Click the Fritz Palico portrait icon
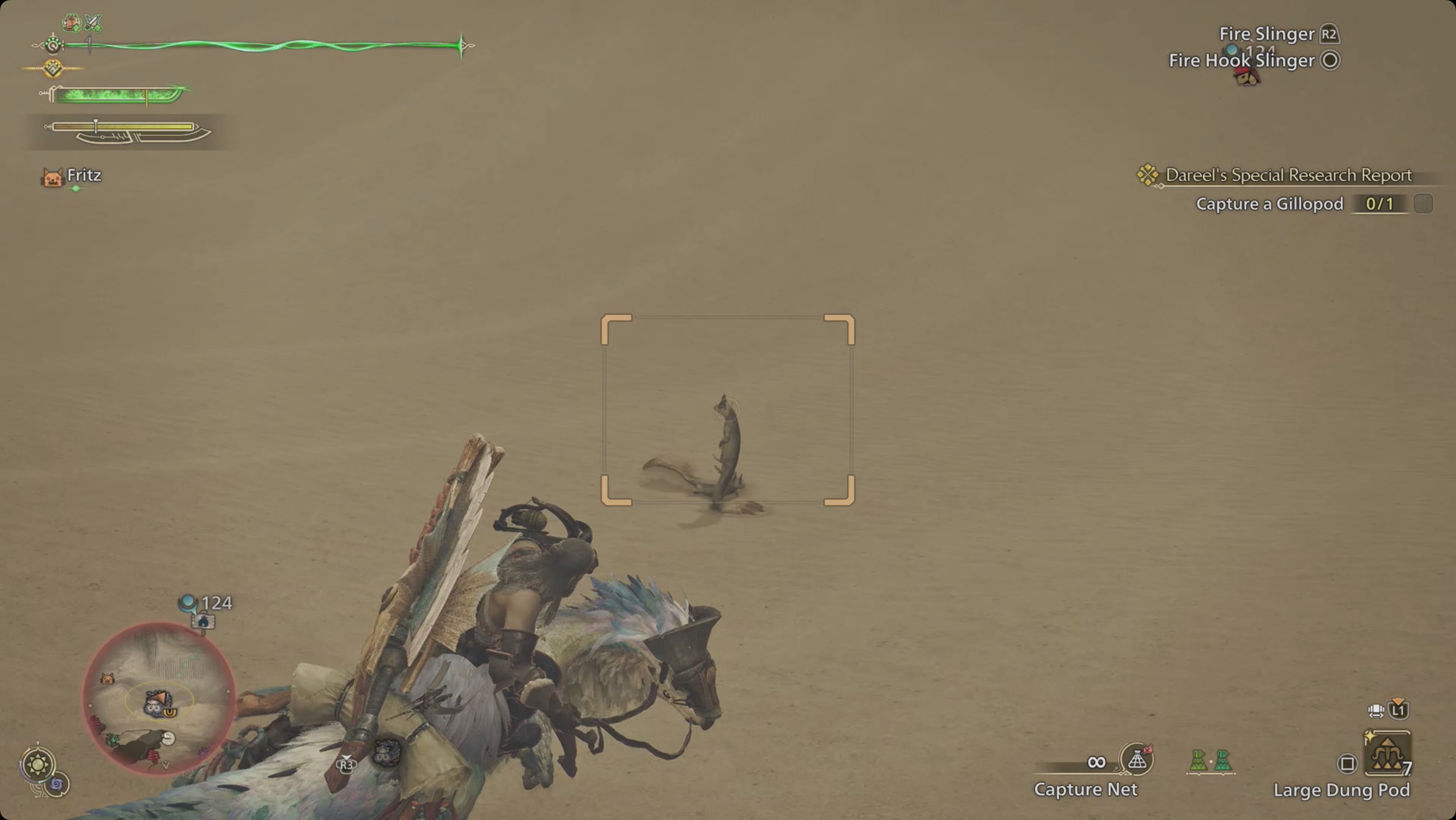This screenshot has height=820, width=1456. click(53, 178)
